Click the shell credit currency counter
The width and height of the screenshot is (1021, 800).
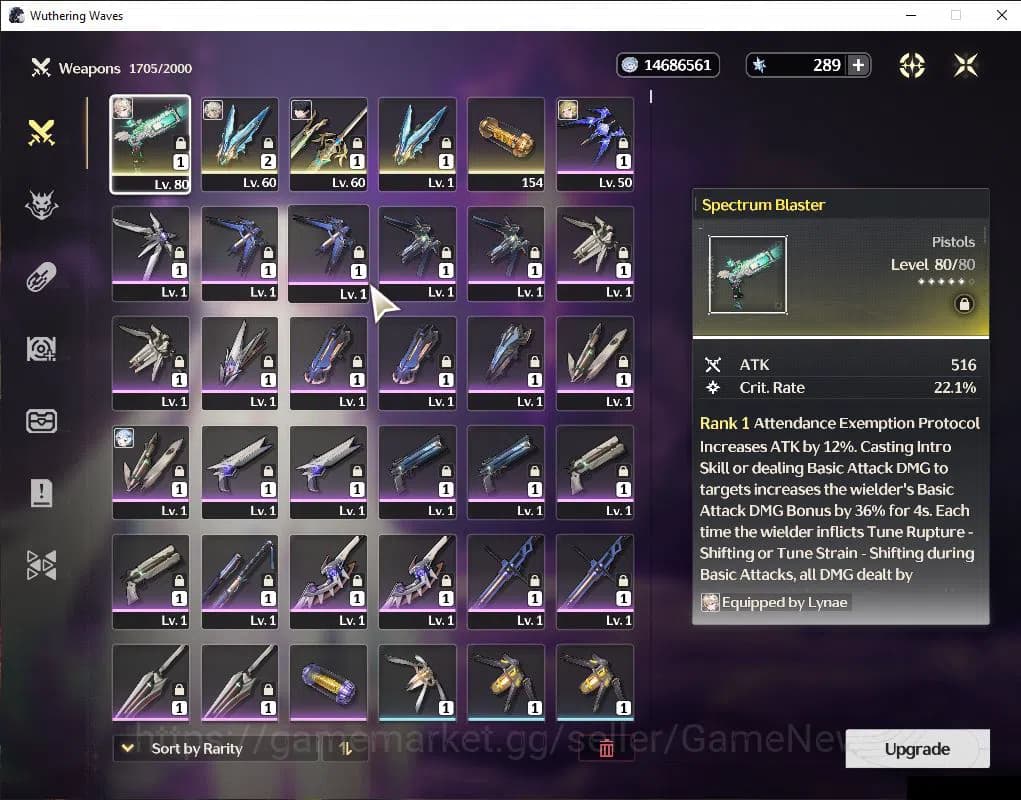[667, 65]
